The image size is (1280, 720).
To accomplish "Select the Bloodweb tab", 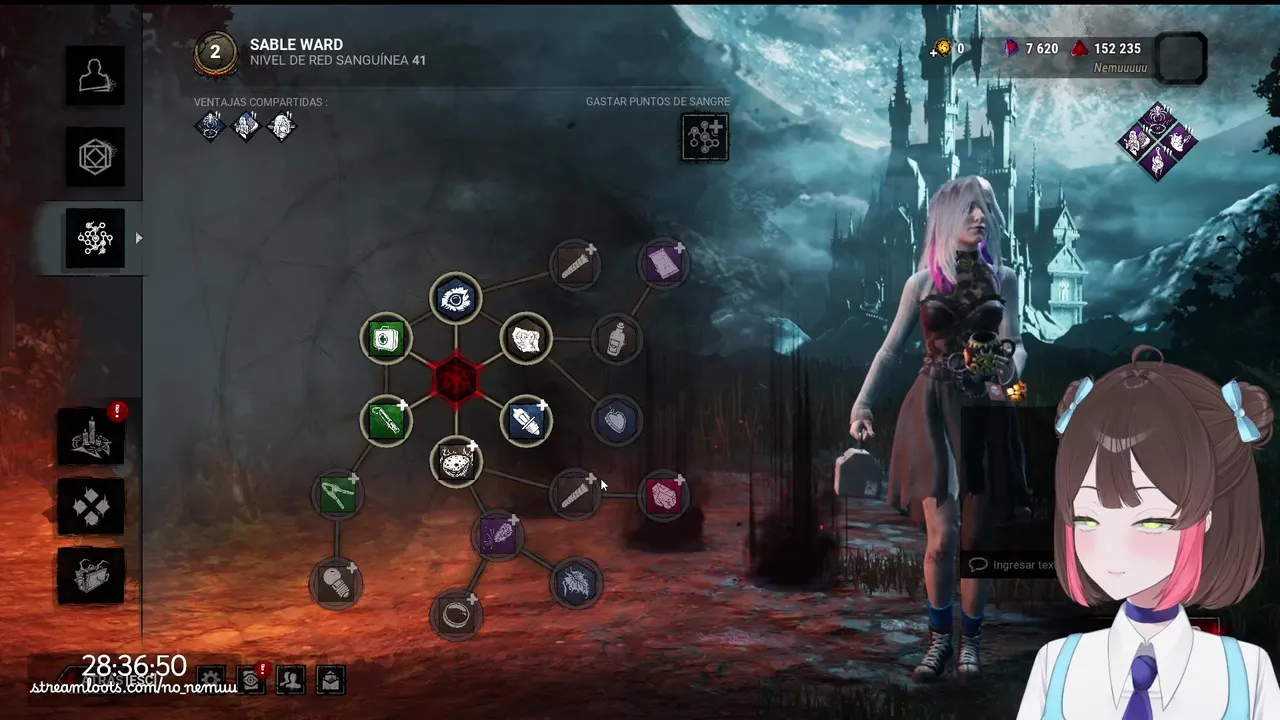I will pyautogui.click(x=95, y=238).
